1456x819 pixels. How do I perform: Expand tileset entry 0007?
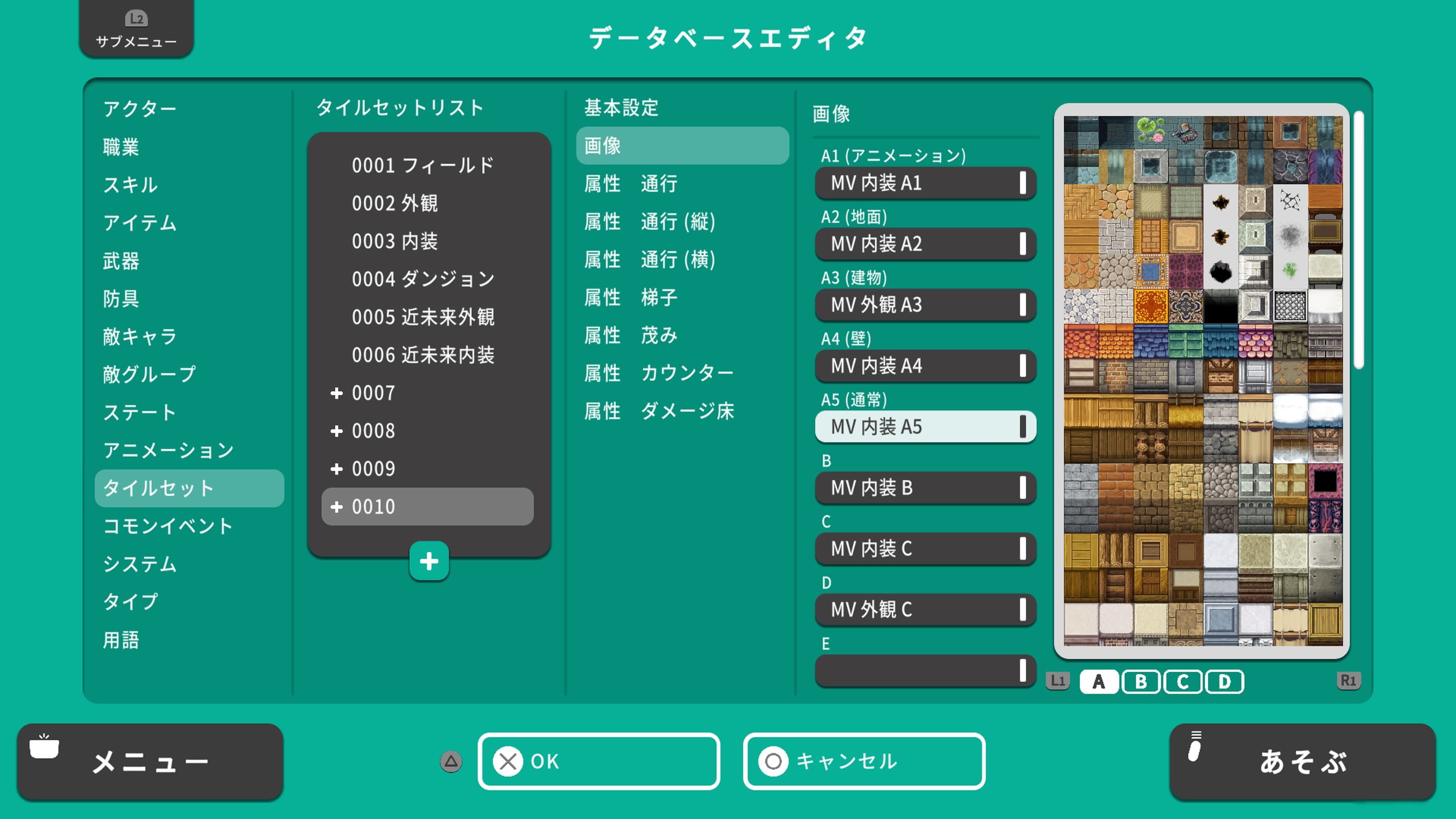pos(337,393)
